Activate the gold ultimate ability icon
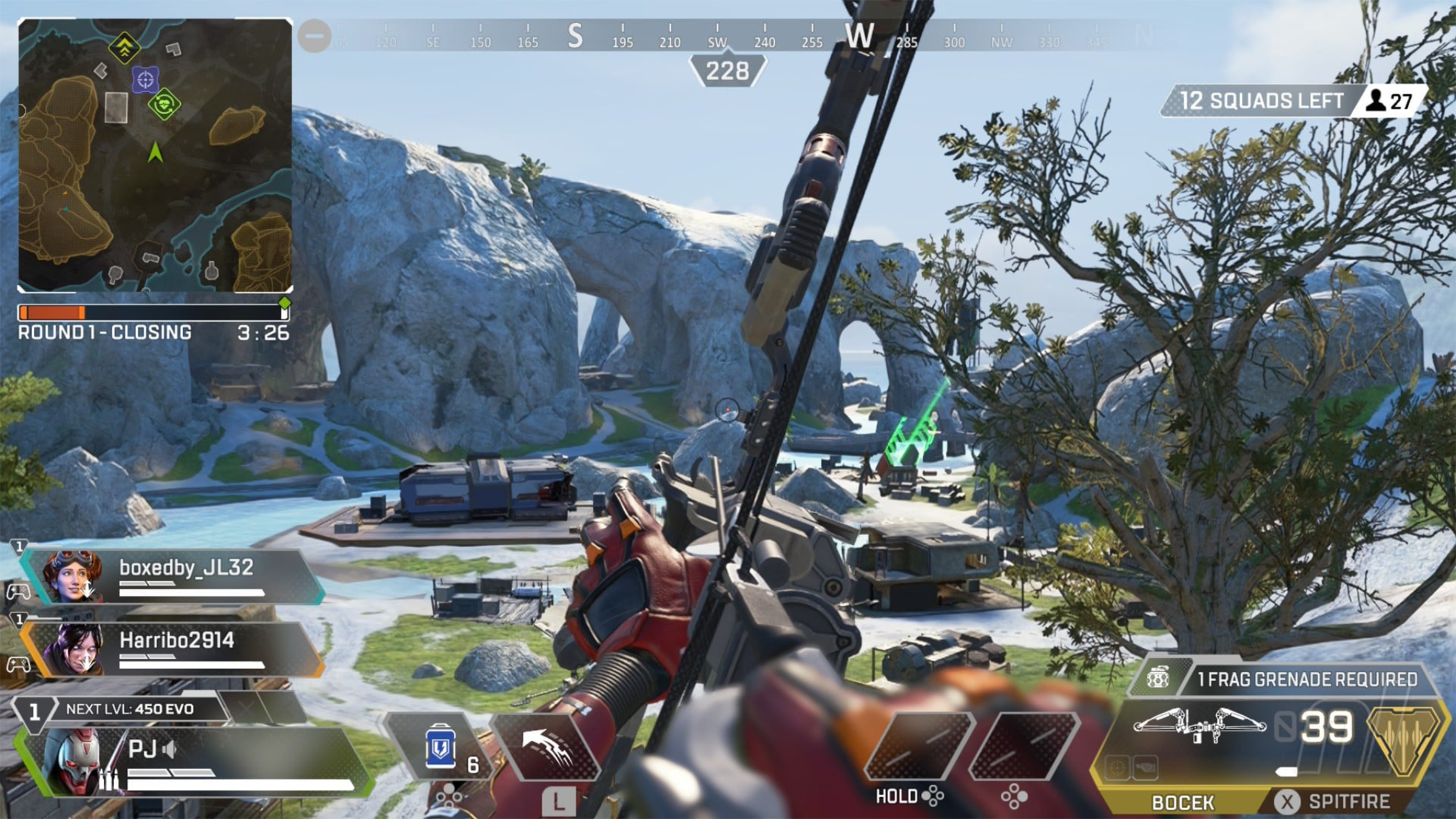Image resolution: width=1456 pixels, height=819 pixels. click(x=1403, y=740)
